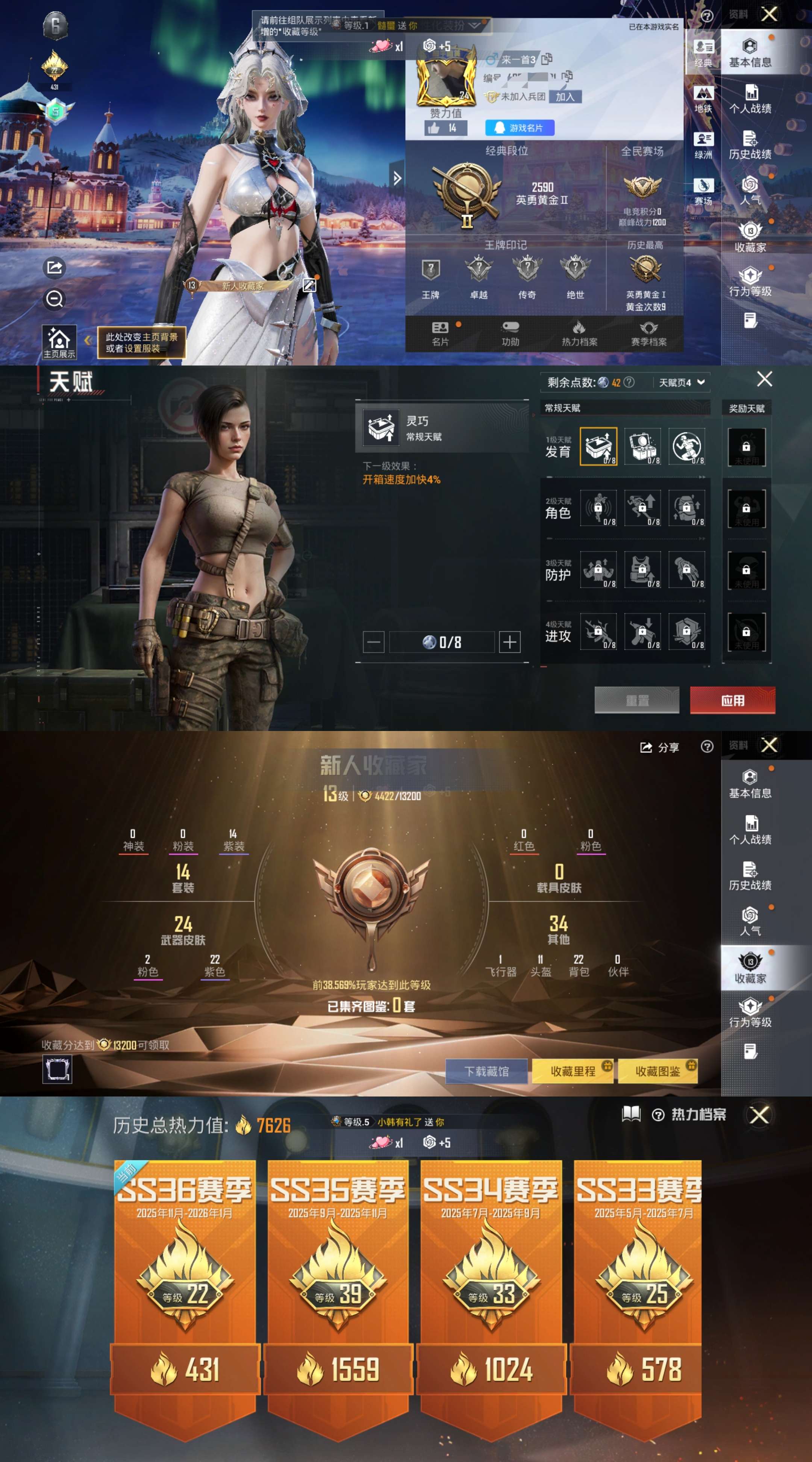Open the 游戏名片 game card
The height and width of the screenshot is (1462, 812).
[x=519, y=128]
